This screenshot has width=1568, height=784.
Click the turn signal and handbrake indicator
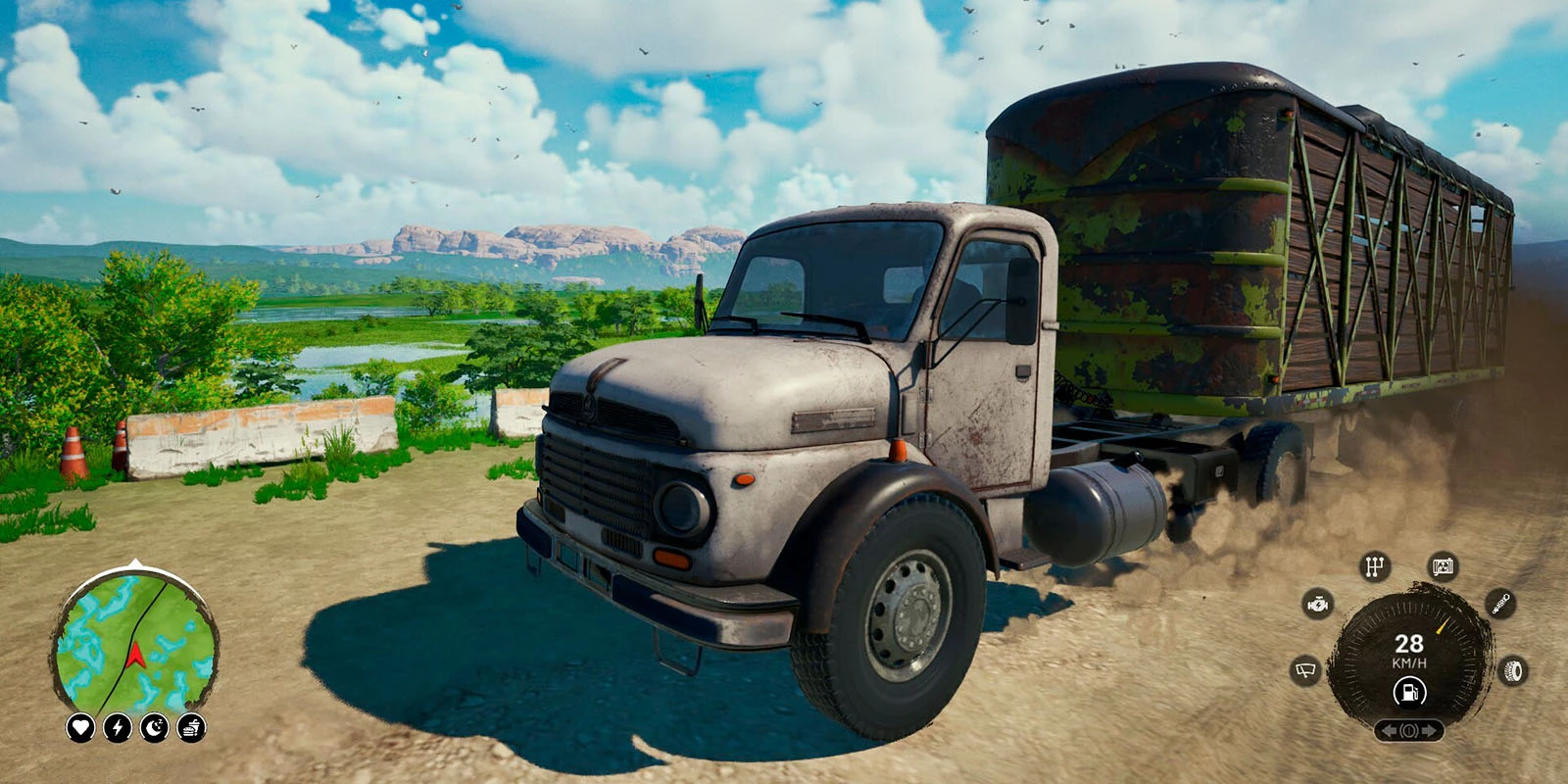click(1409, 731)
